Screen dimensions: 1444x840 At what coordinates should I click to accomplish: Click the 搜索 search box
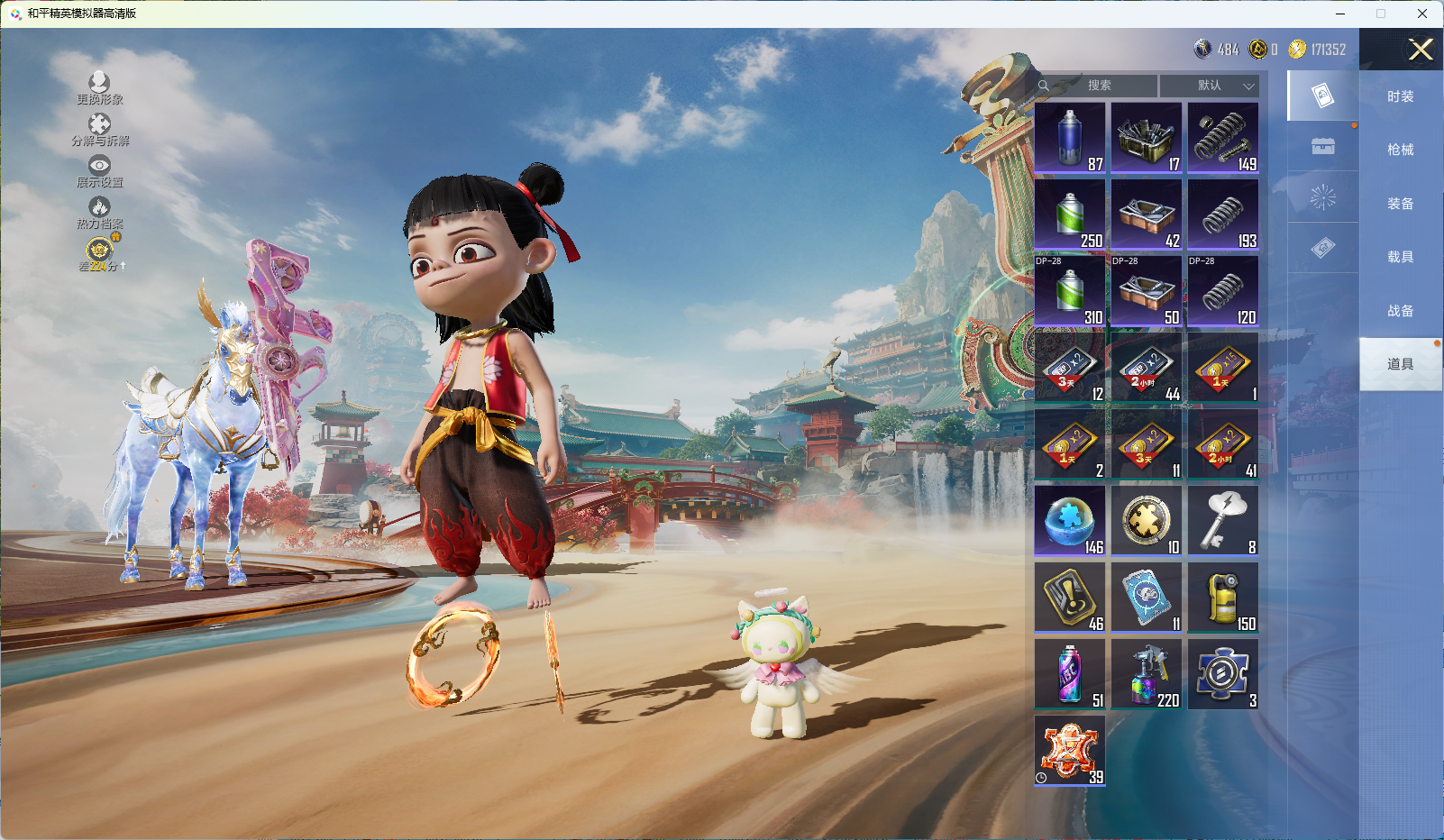(1096, 86)
